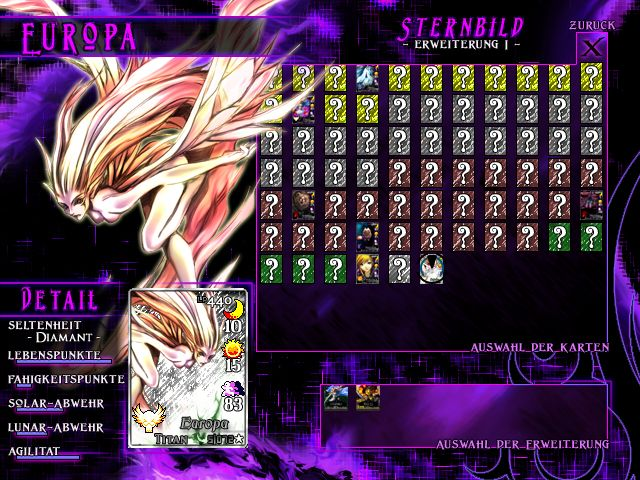640x480 pixels.
Task: Close the Sternbild screen with X
Action: [592, 48]
